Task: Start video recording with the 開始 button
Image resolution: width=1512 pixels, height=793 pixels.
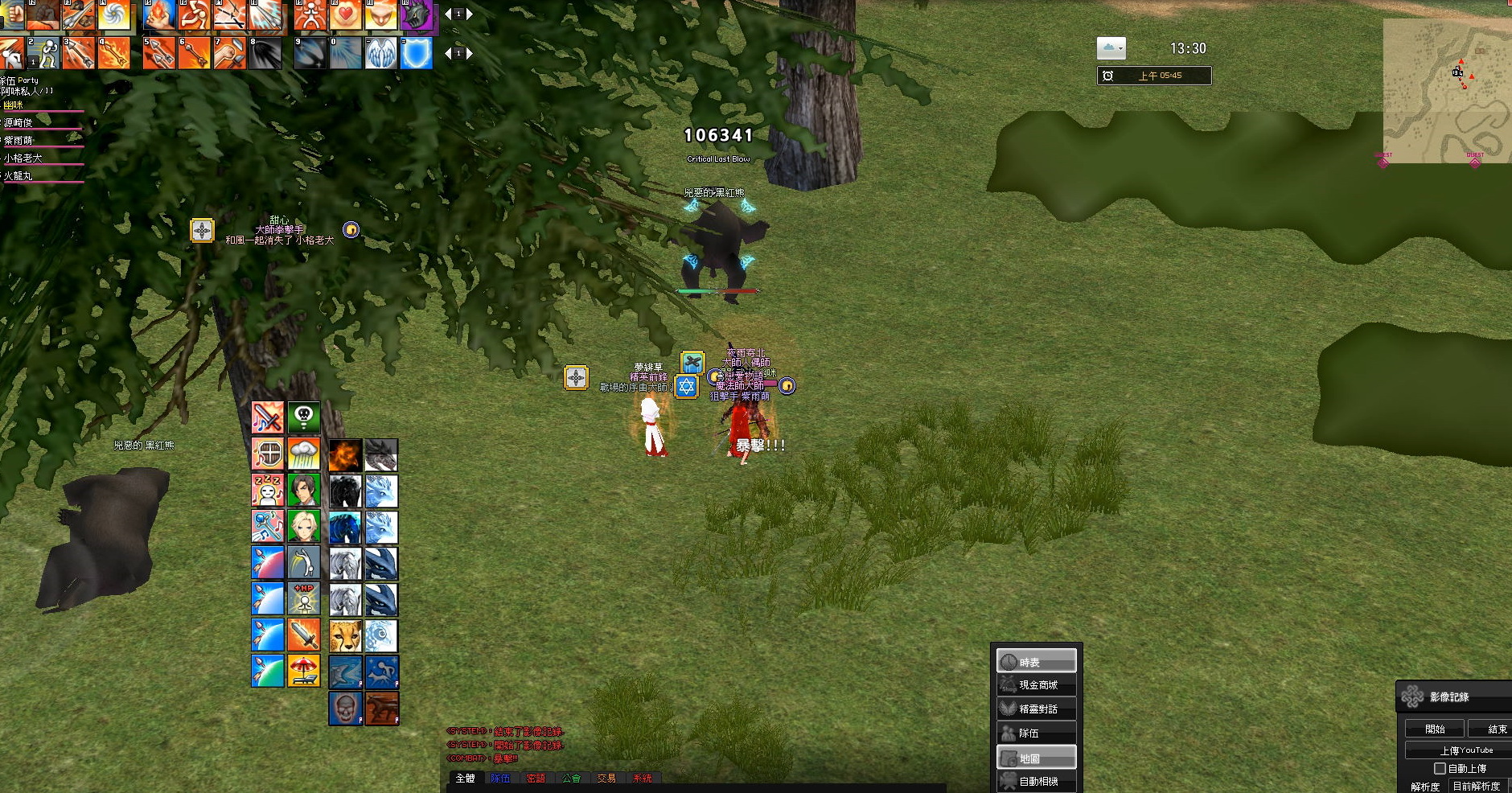Action: [1435, 729]
